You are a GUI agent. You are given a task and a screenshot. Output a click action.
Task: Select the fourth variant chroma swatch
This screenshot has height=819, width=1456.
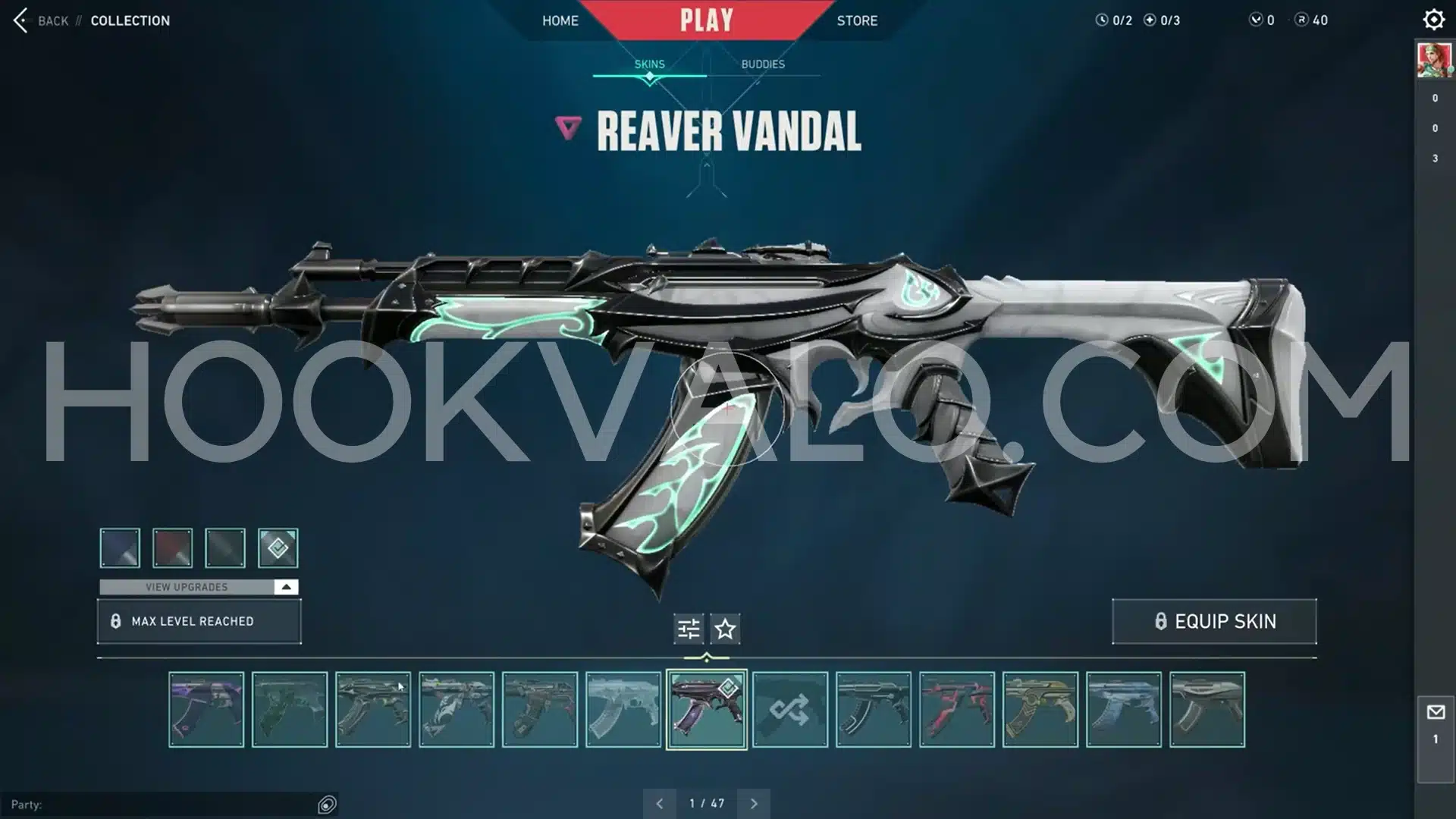pos(278,548)
